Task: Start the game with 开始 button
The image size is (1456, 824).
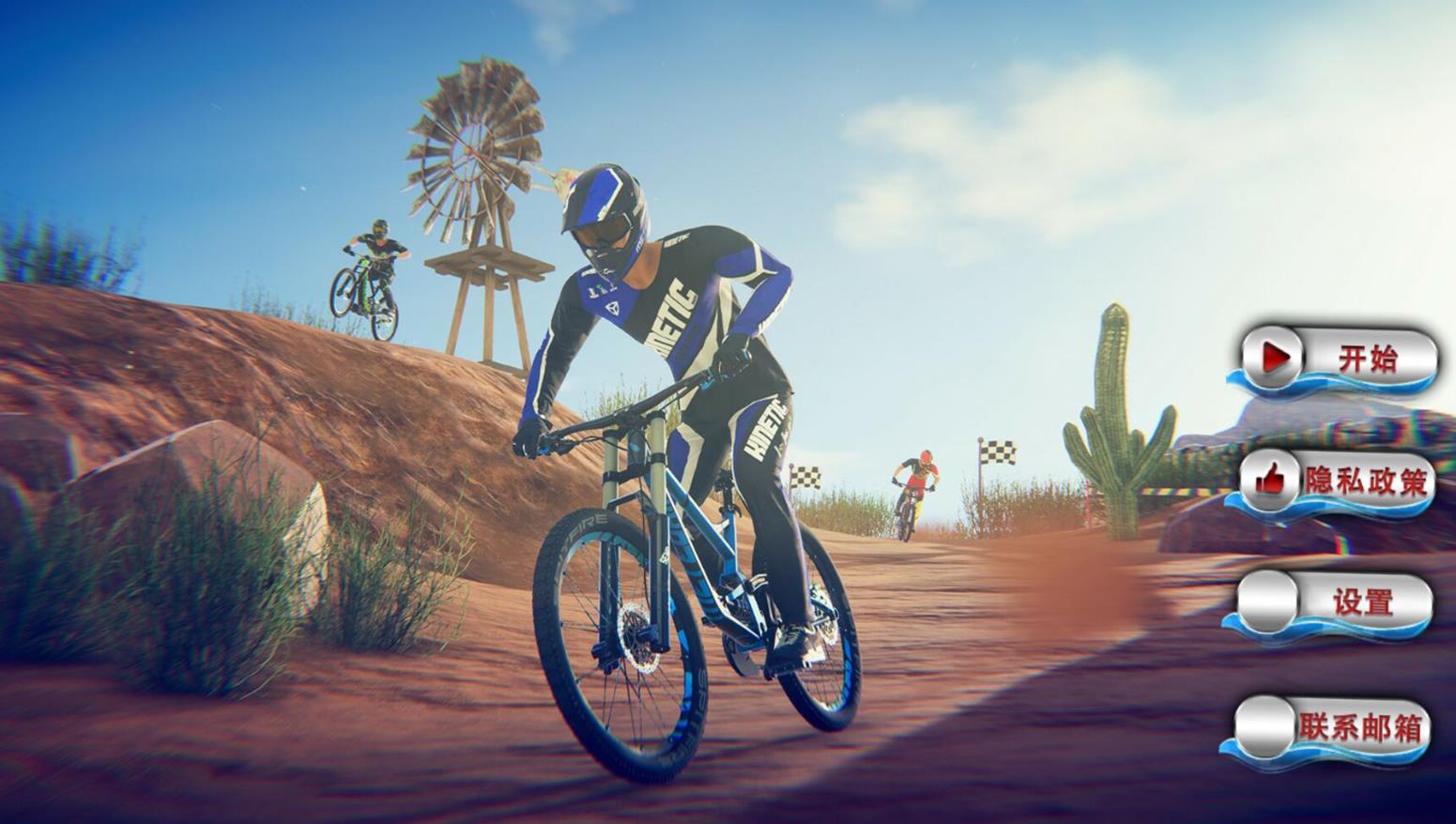Action: (1338, 359)
